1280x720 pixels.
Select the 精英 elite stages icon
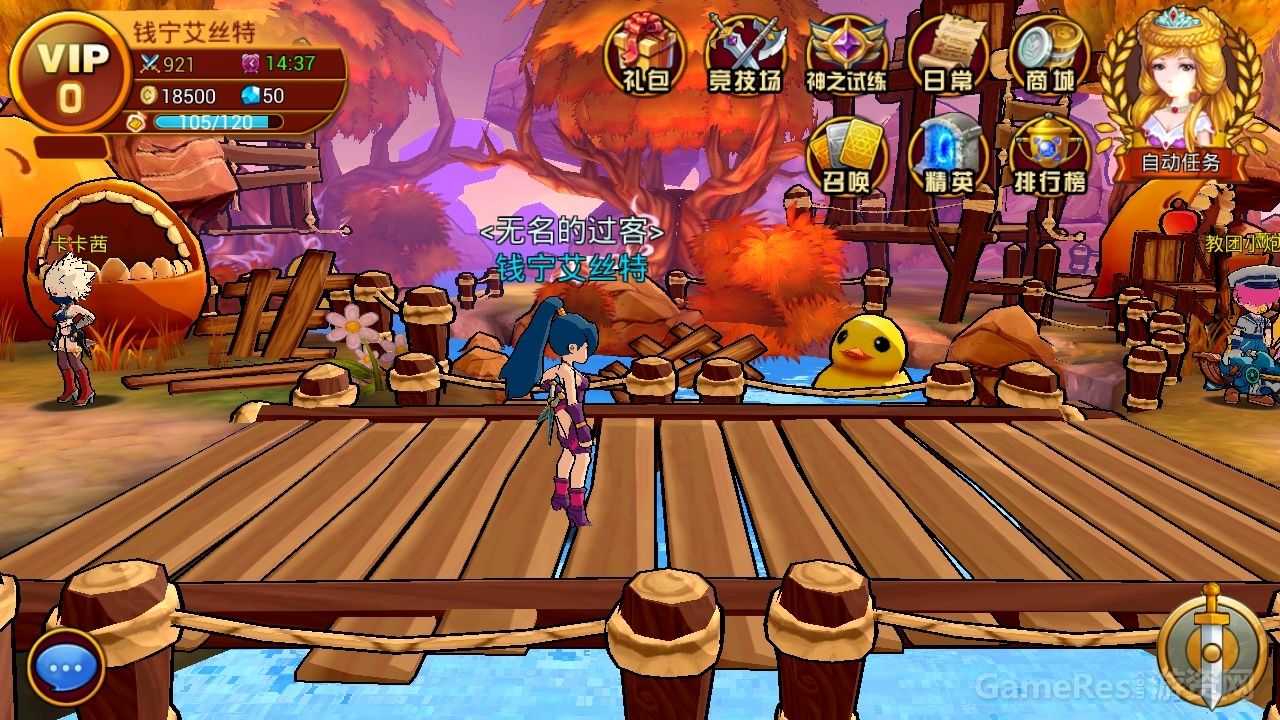(947, 155)
